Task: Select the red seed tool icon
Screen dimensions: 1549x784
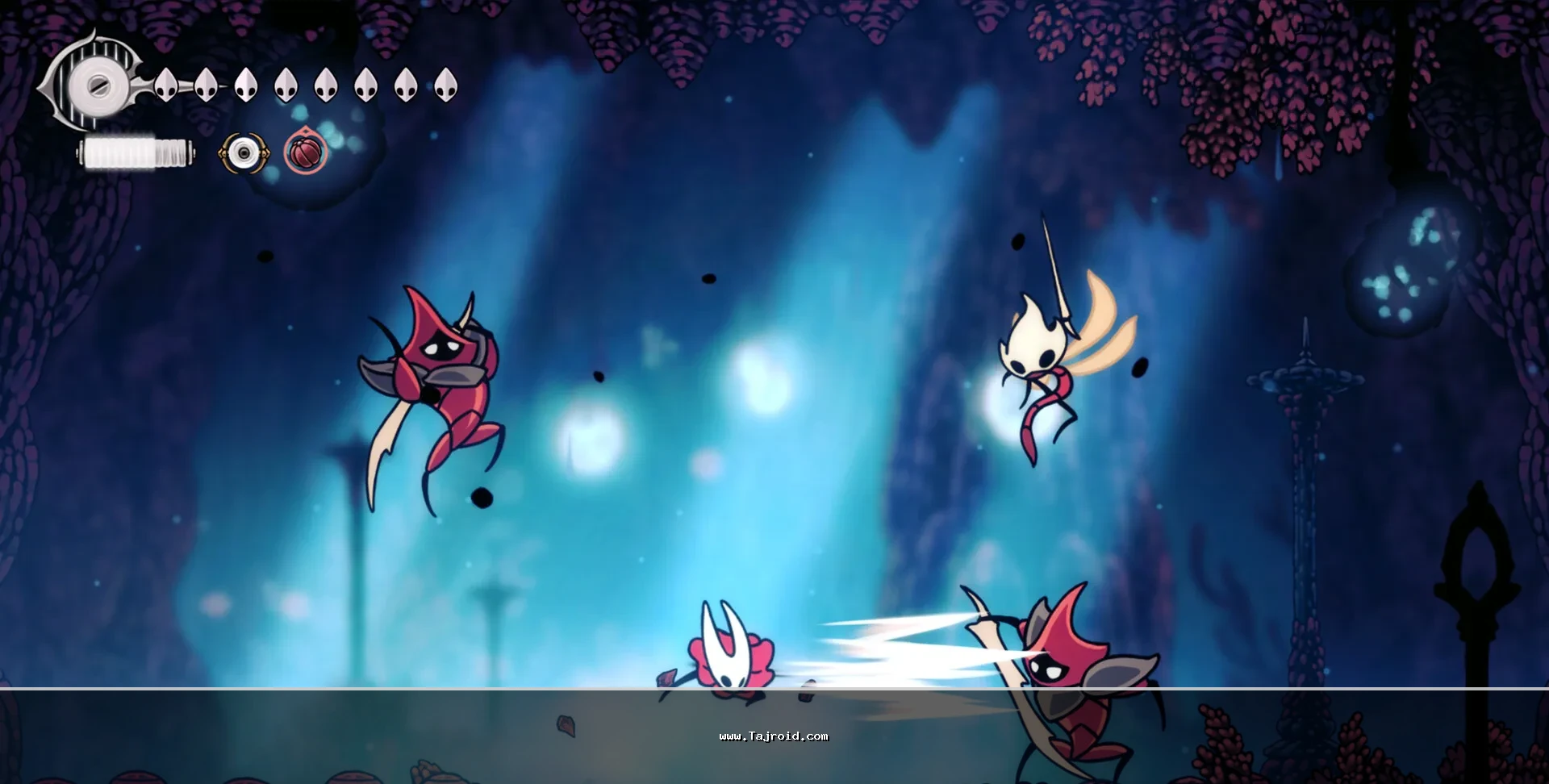Action: pyautogui.click(x=306, y=152)
